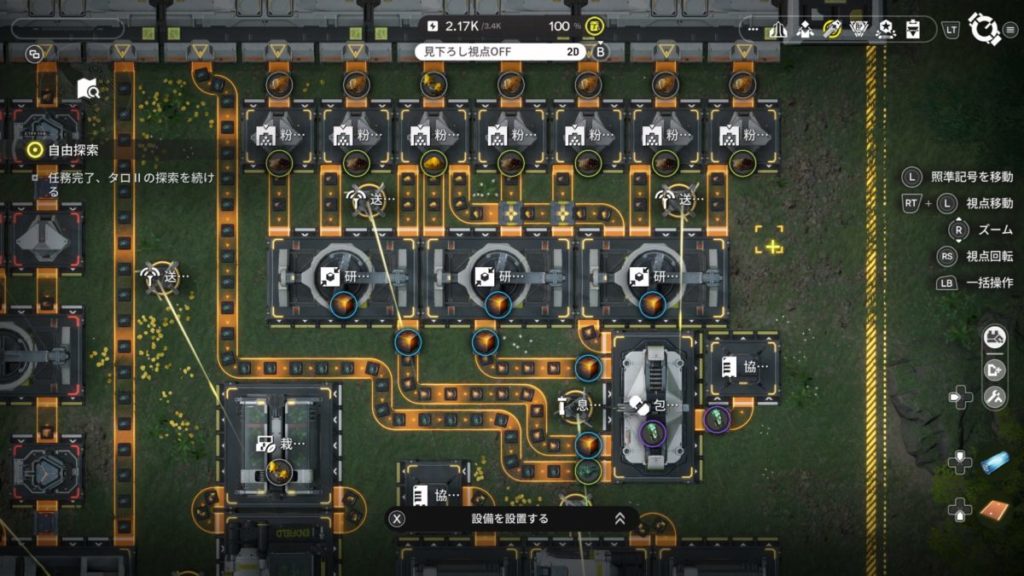1024x576 pixels.
Task: Open the star medal icon
Action: coord(885,29)
